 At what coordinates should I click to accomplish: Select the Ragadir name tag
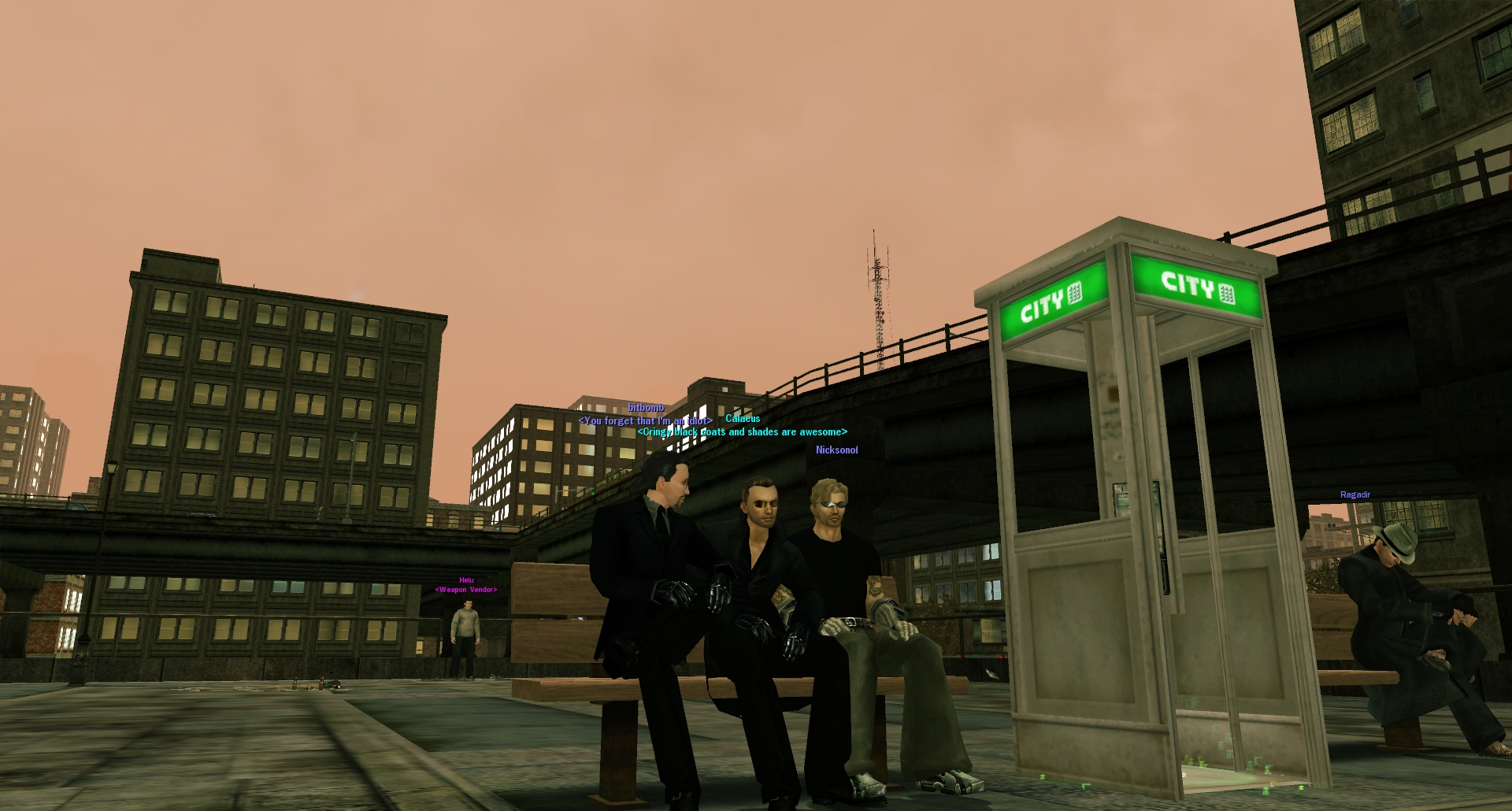pyautogui.click(x=1355, y=495)
